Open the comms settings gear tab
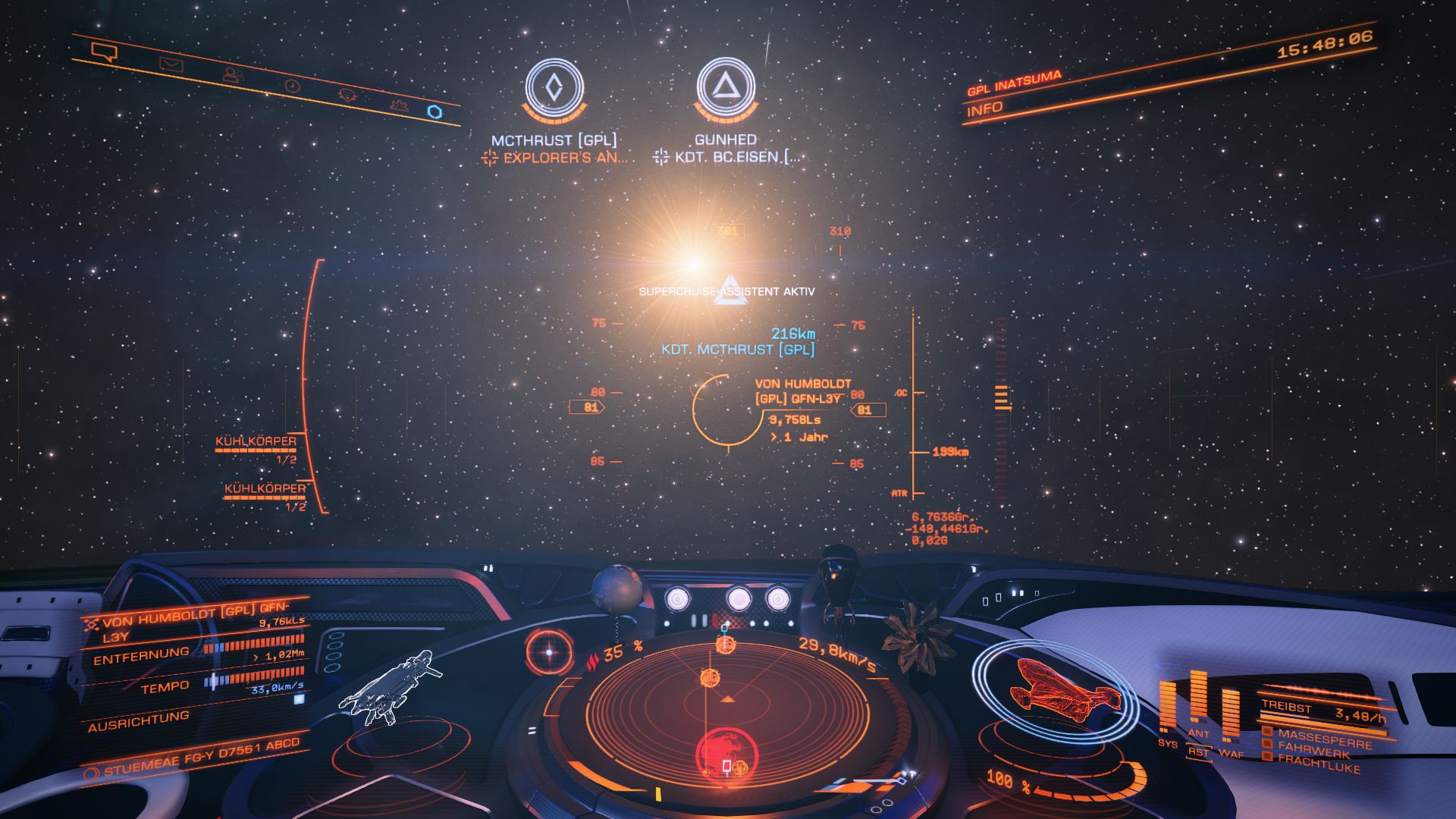This screenshot has height=819, width=1456. coord(399,105)
